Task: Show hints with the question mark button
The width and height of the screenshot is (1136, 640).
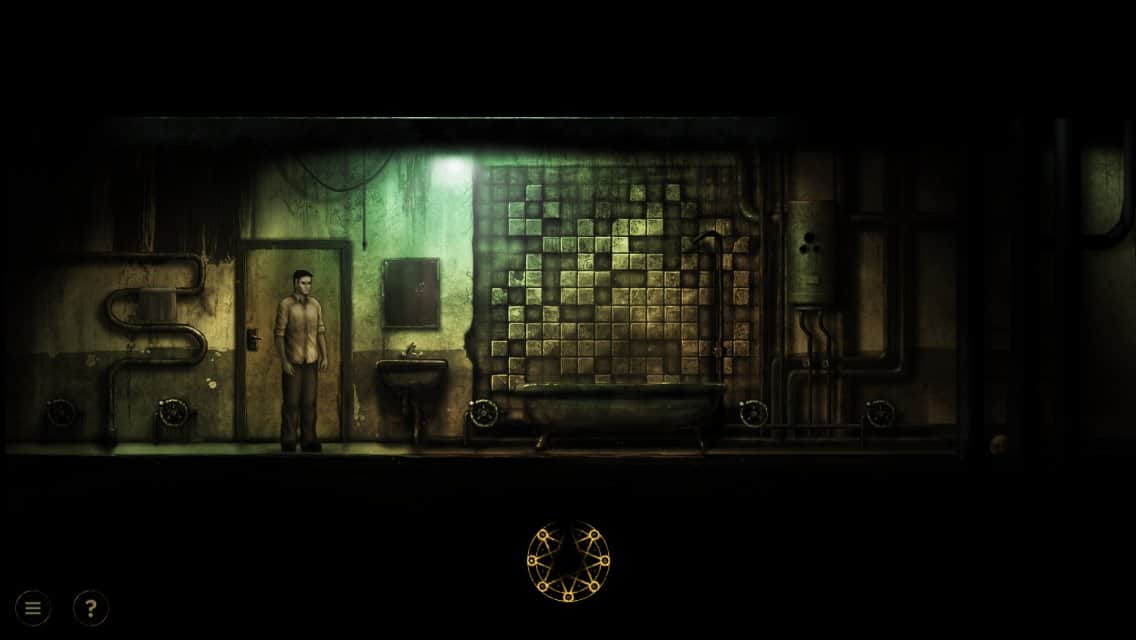Action: (91, 607)
